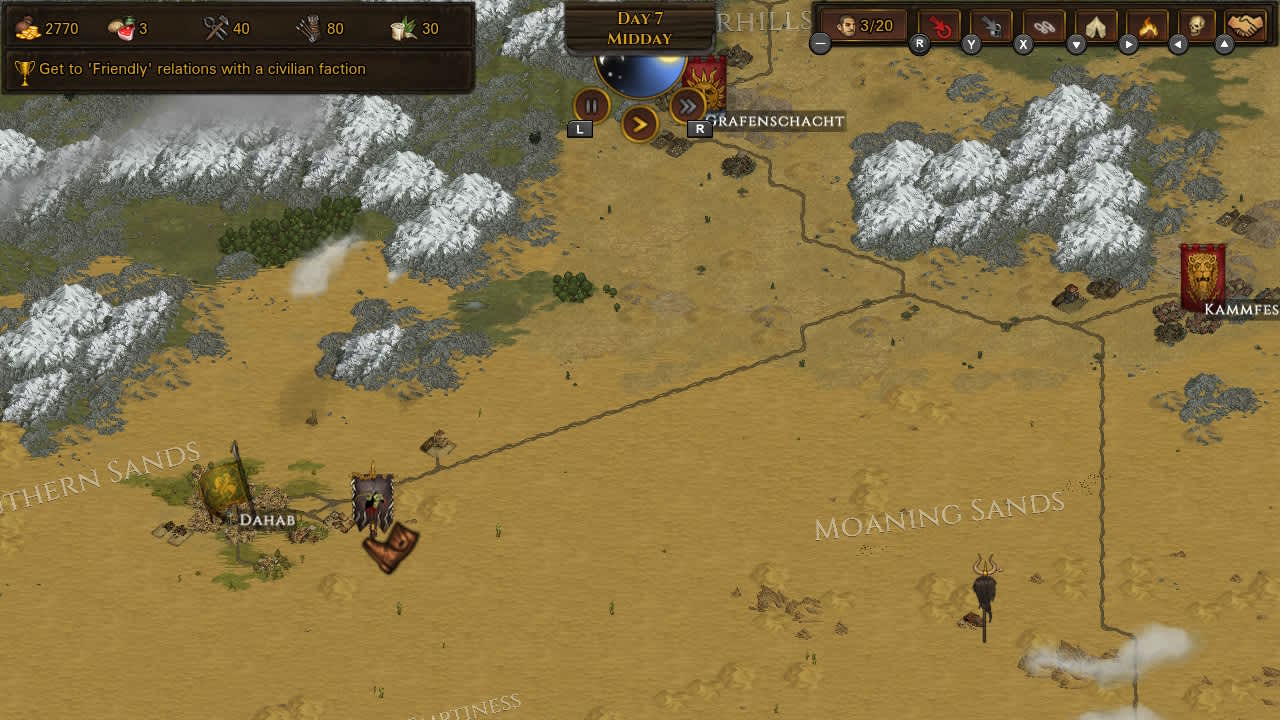Enable fast-forward time speed
This screenshot has width=1280, height=720.
tap(687, 104)
